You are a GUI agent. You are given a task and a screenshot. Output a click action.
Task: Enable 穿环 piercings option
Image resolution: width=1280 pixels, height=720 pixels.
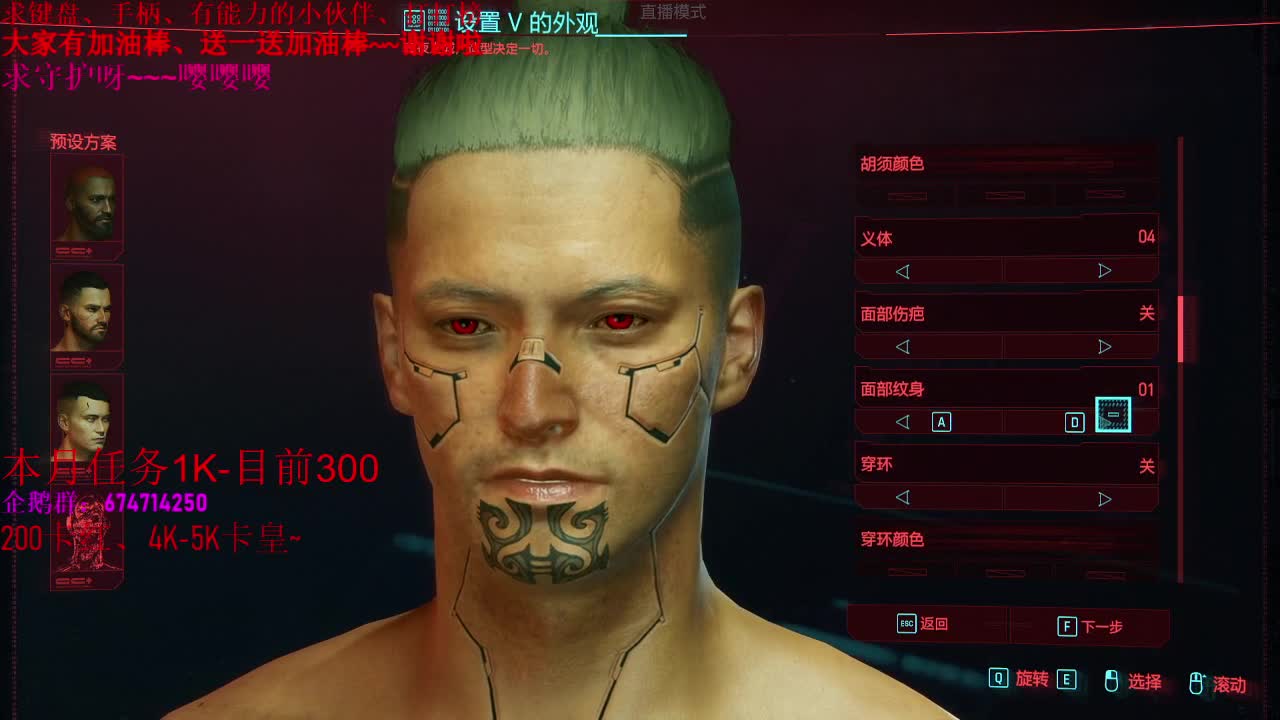[x=1104, y=497]
